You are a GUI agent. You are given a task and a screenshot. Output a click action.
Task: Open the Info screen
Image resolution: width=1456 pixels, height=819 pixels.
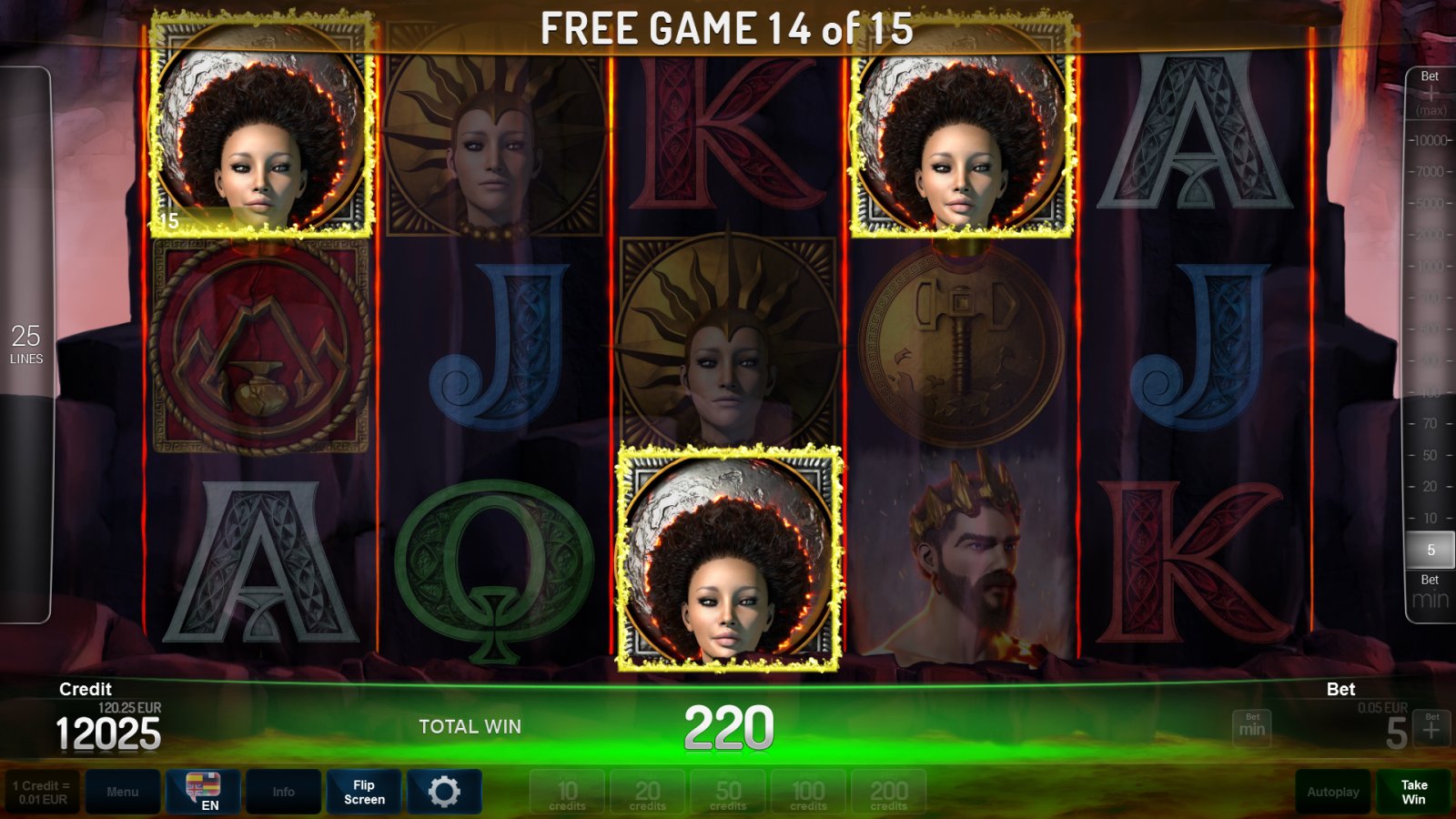tap(283, 791)
